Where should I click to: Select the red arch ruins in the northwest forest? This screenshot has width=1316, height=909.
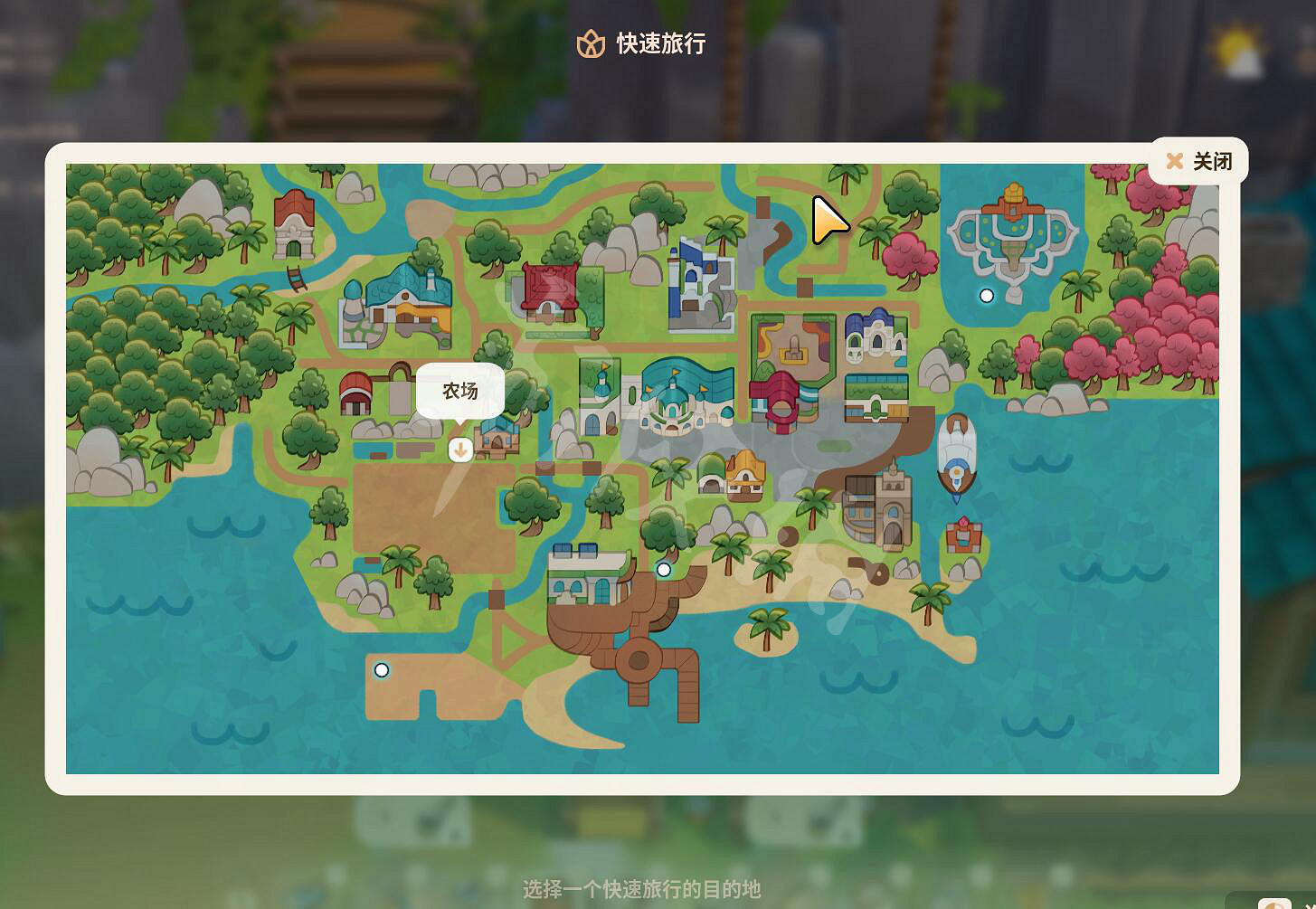point(294,226)
